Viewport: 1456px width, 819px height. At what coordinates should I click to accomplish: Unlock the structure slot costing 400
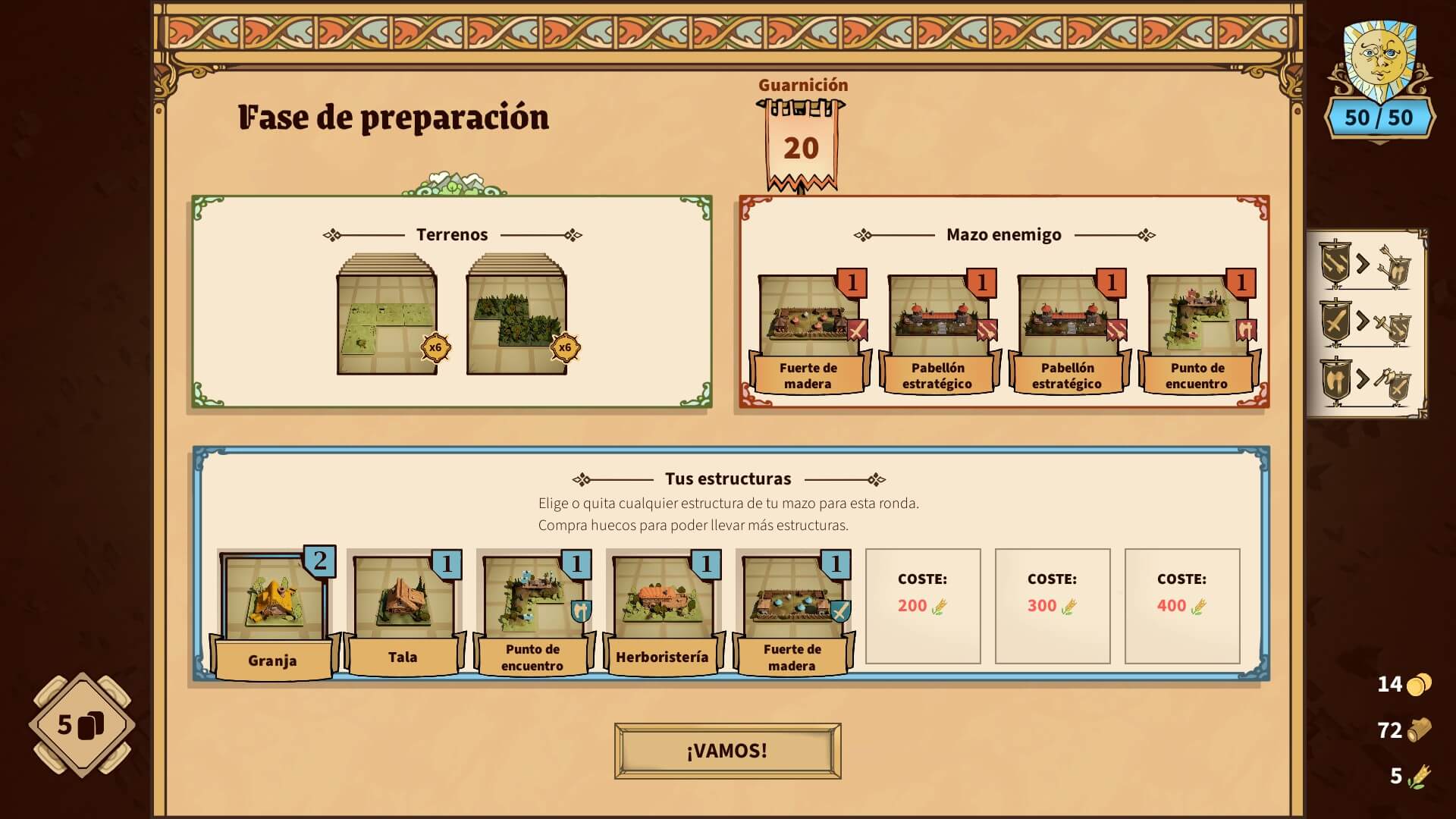[1181, 606]
